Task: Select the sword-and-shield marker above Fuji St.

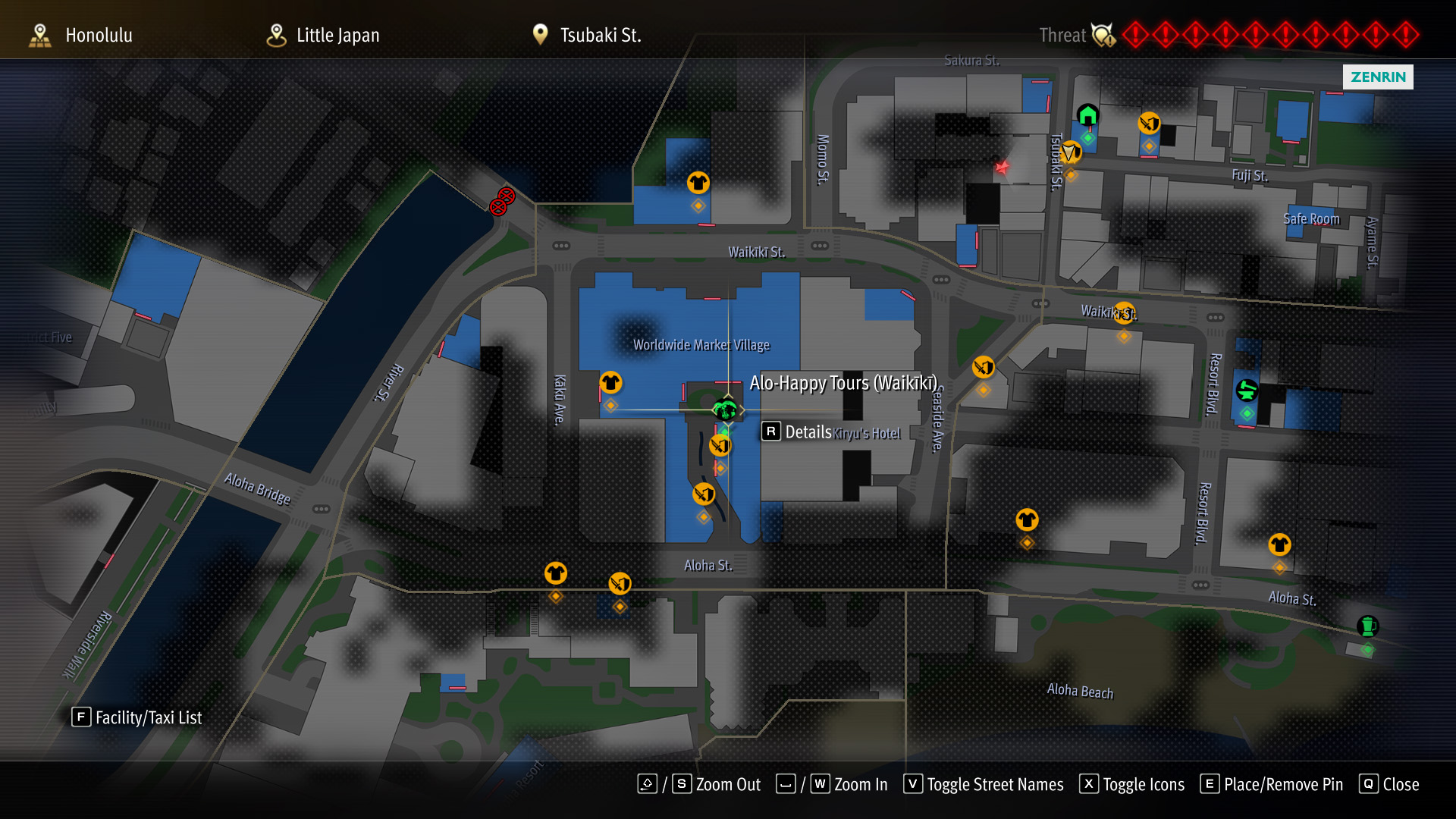Action: click(x=1149, y=123)
